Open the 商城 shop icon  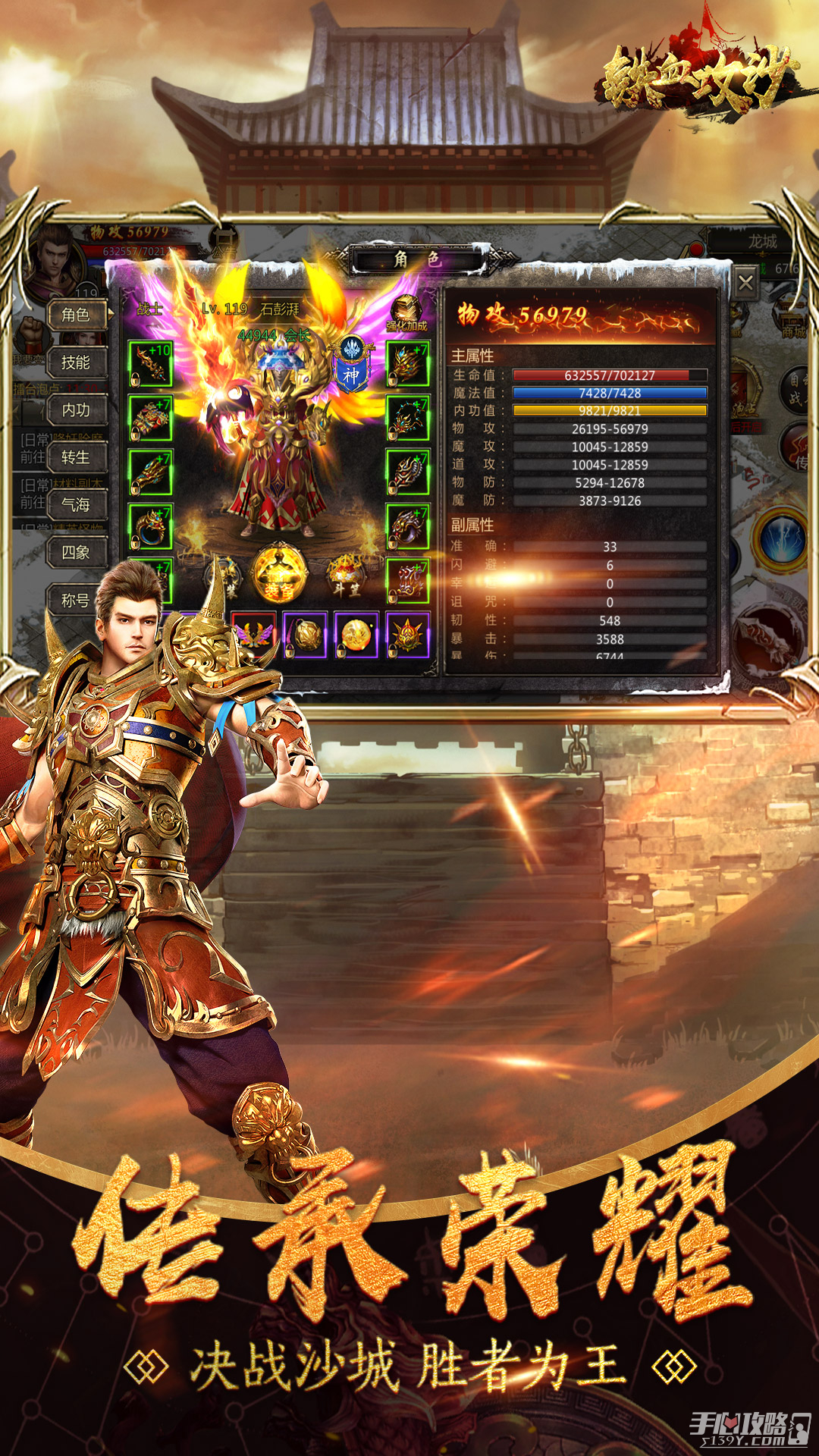coord(793,322)
